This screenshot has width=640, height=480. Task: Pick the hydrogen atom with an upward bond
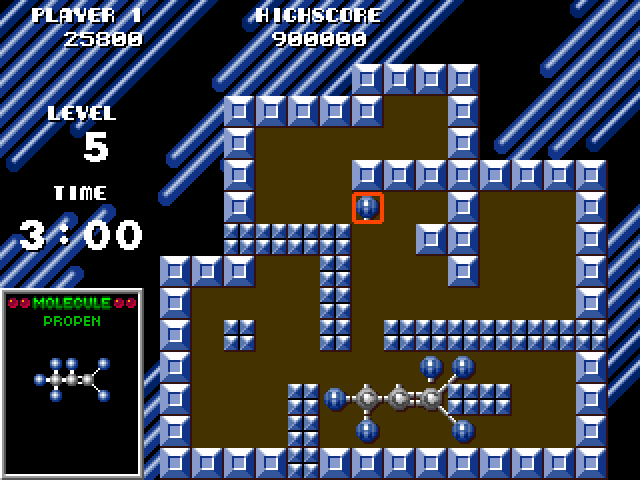[x=368, y=431]
